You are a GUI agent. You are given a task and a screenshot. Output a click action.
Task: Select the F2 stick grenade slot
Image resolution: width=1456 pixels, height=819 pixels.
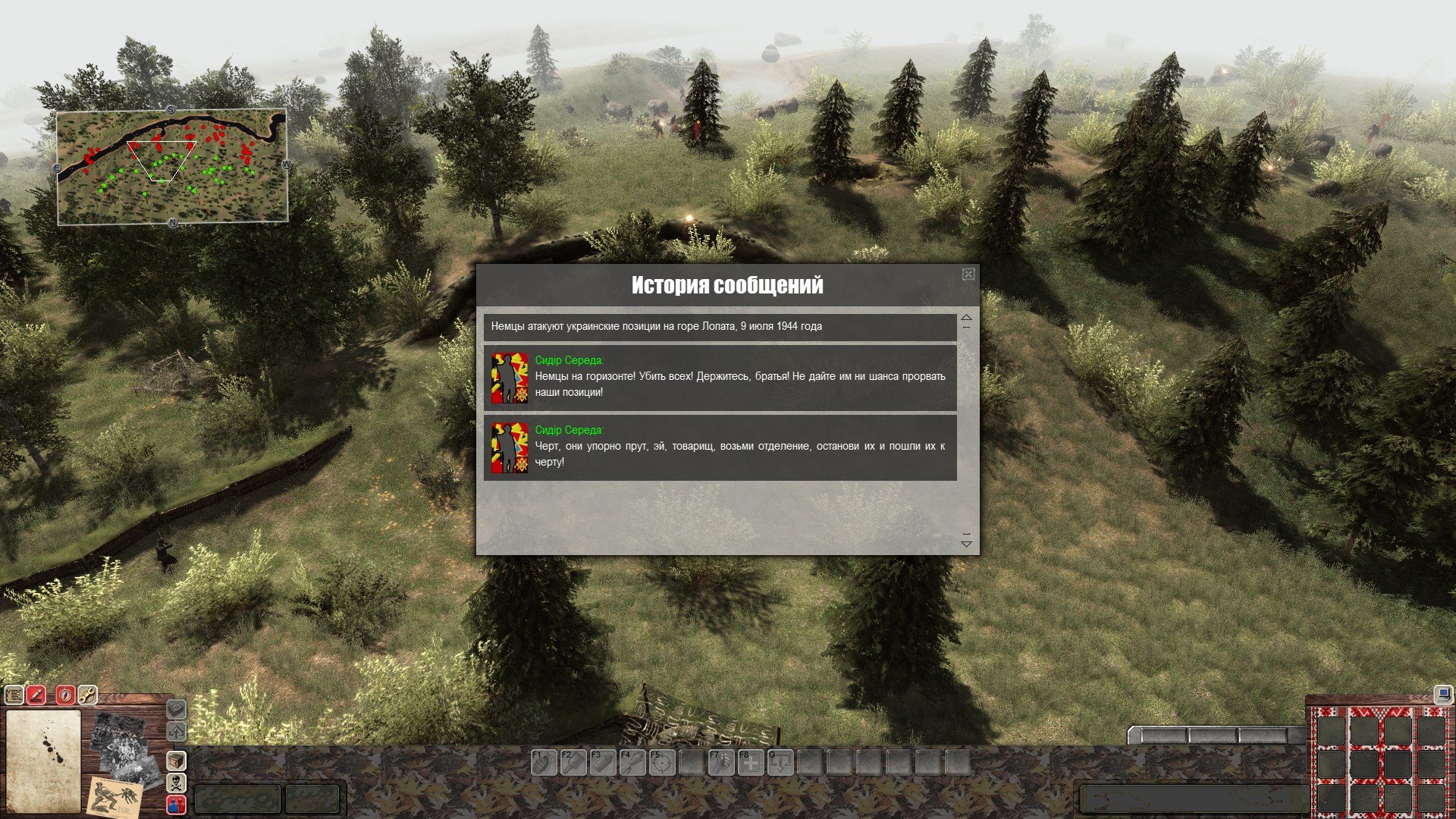click(573, 762)
